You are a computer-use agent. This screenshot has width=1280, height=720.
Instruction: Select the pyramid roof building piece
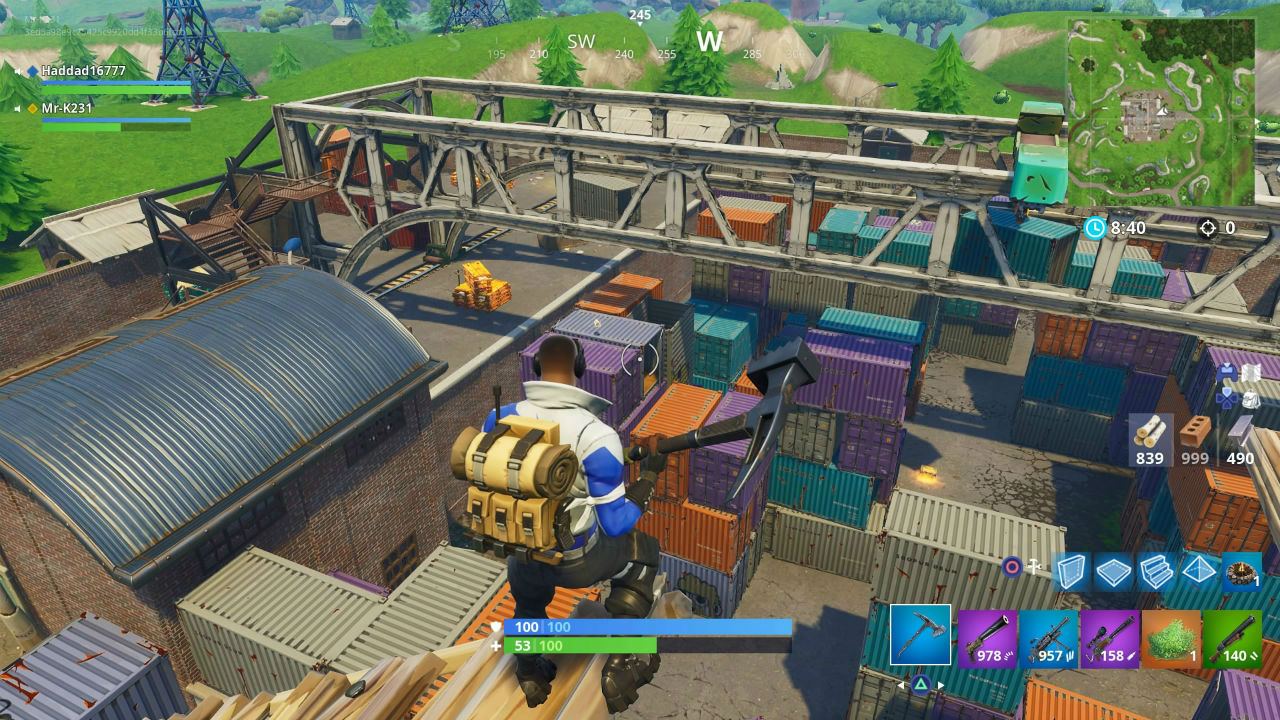coord(1199,571)
